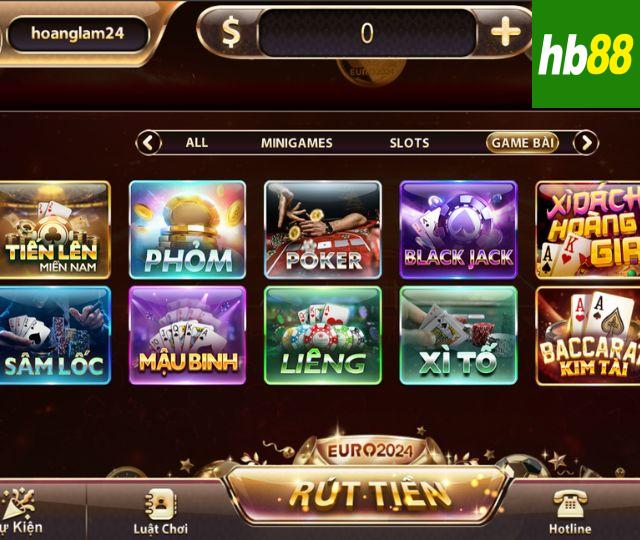Open Luật Chơi game rules

coord(160,510)
